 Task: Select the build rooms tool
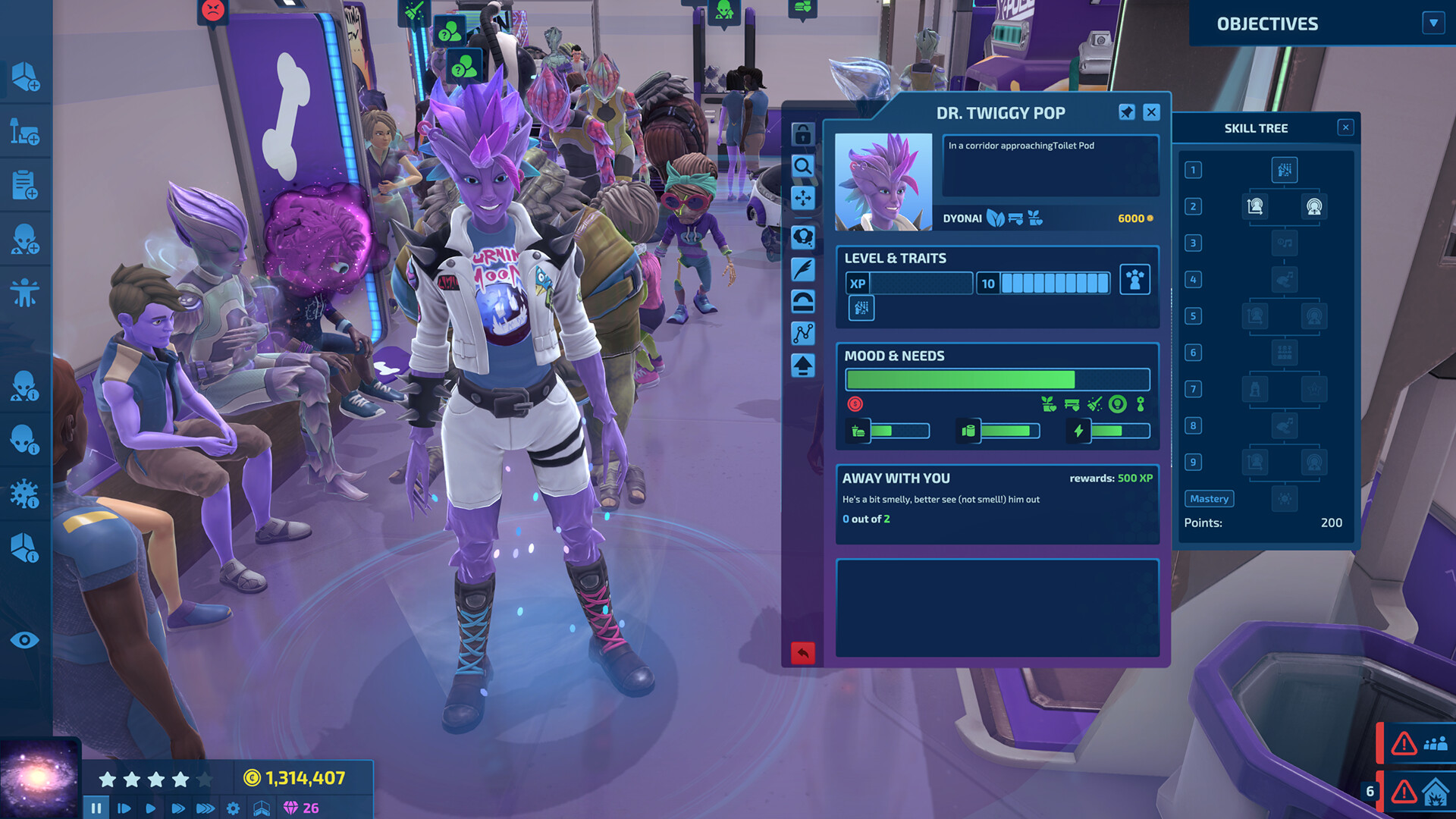pos(27,77)
